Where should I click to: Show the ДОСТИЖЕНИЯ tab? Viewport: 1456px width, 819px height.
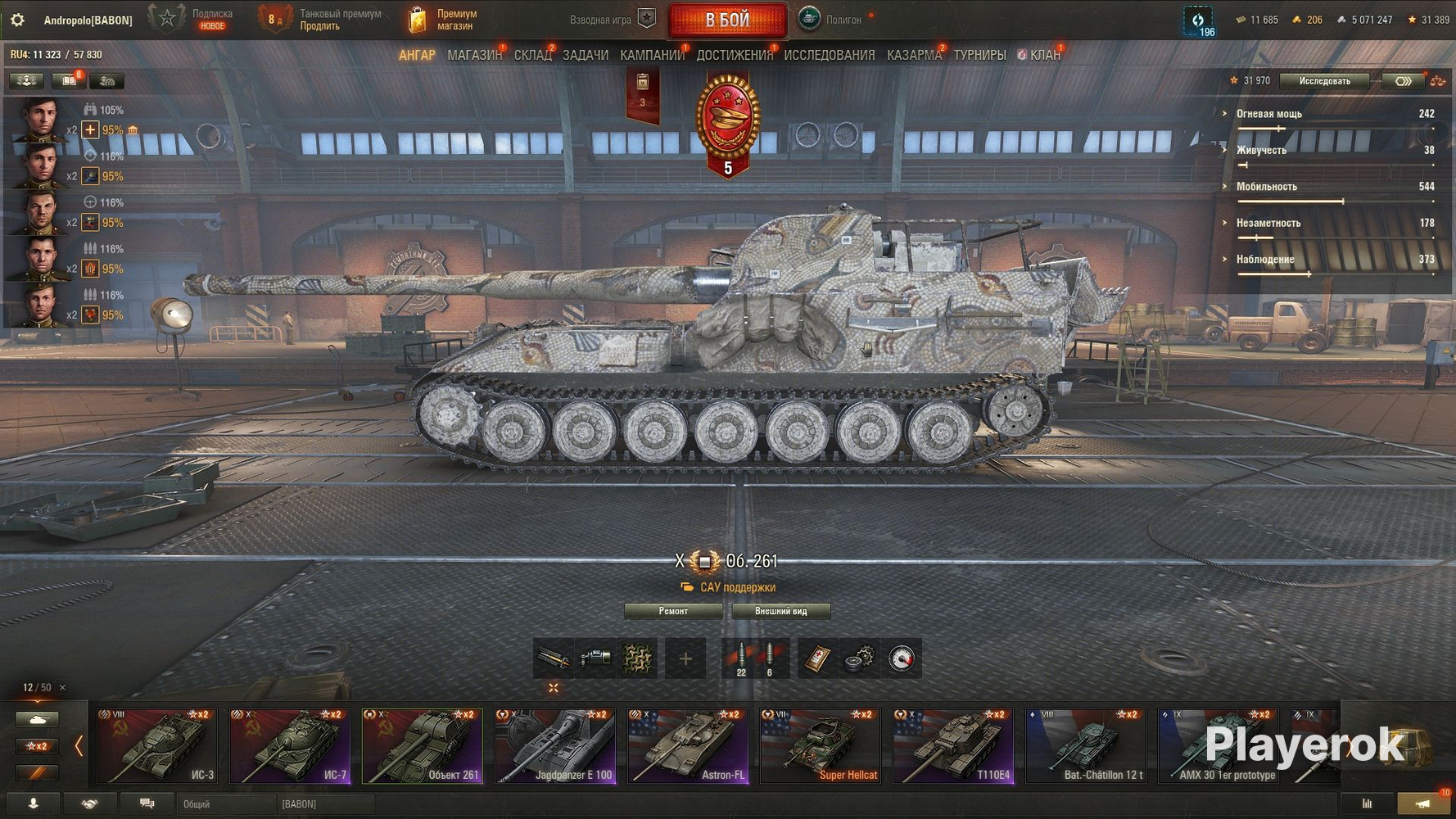(x=735, y=55)
